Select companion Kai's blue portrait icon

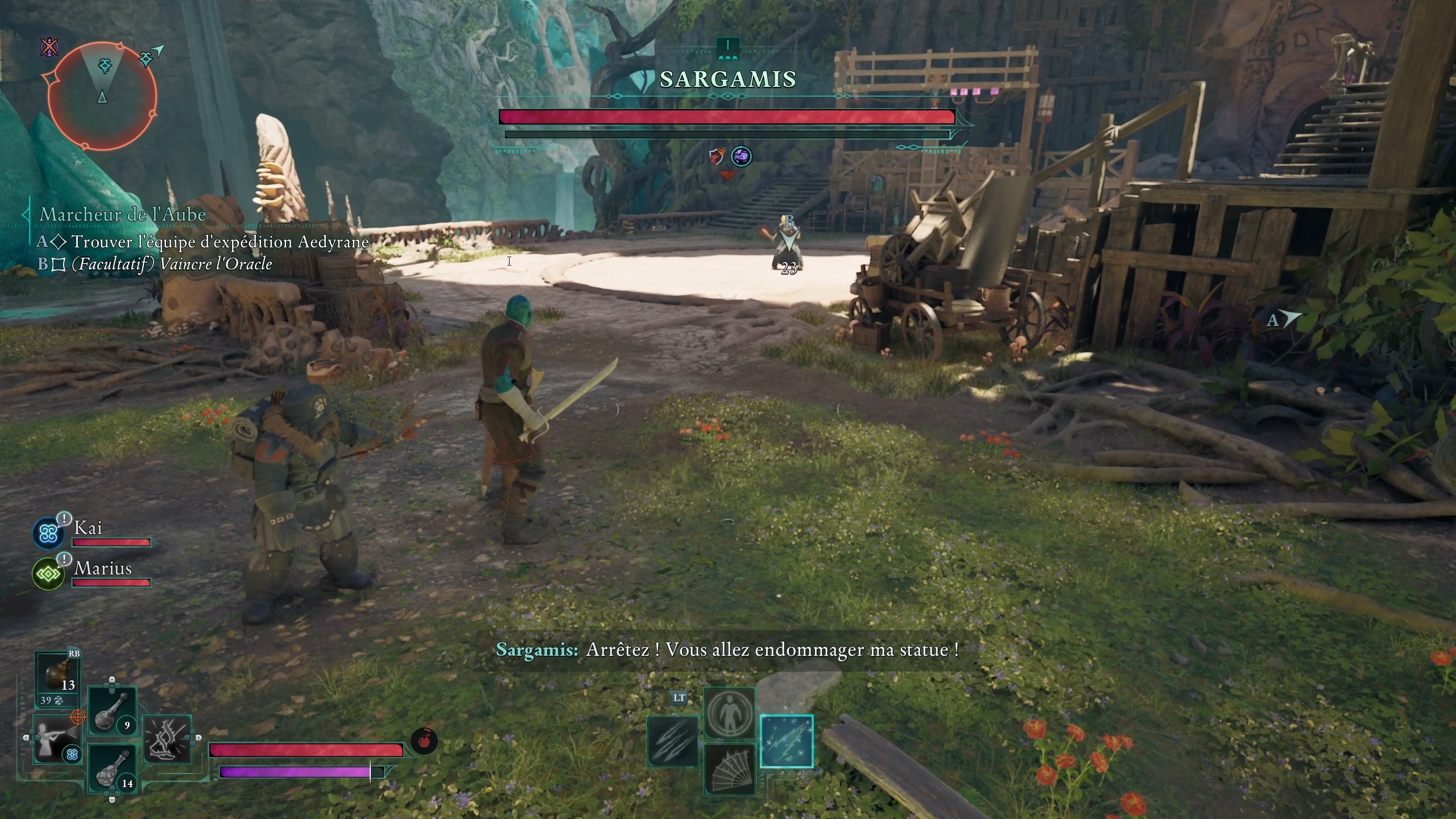49,533
